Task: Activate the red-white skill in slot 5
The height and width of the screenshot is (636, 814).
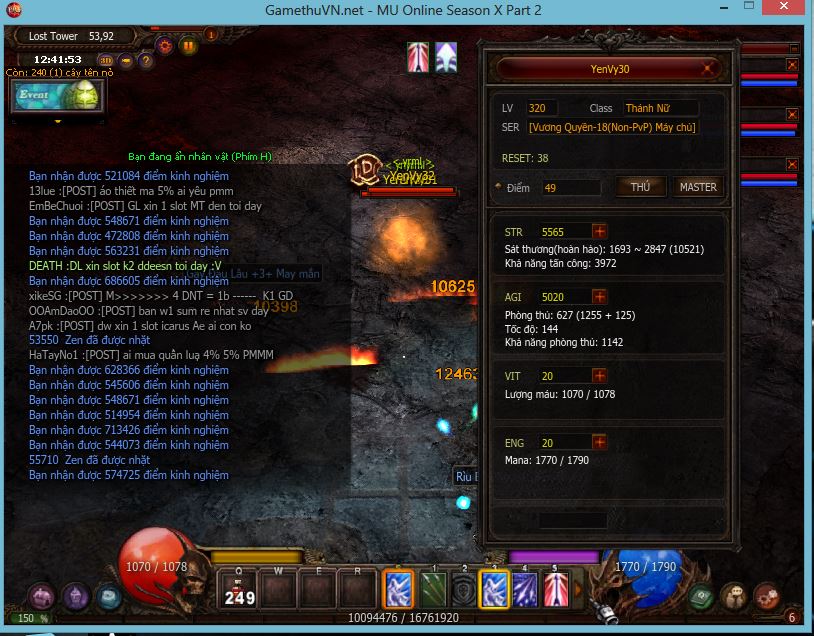Action: (x=556, y=588)
